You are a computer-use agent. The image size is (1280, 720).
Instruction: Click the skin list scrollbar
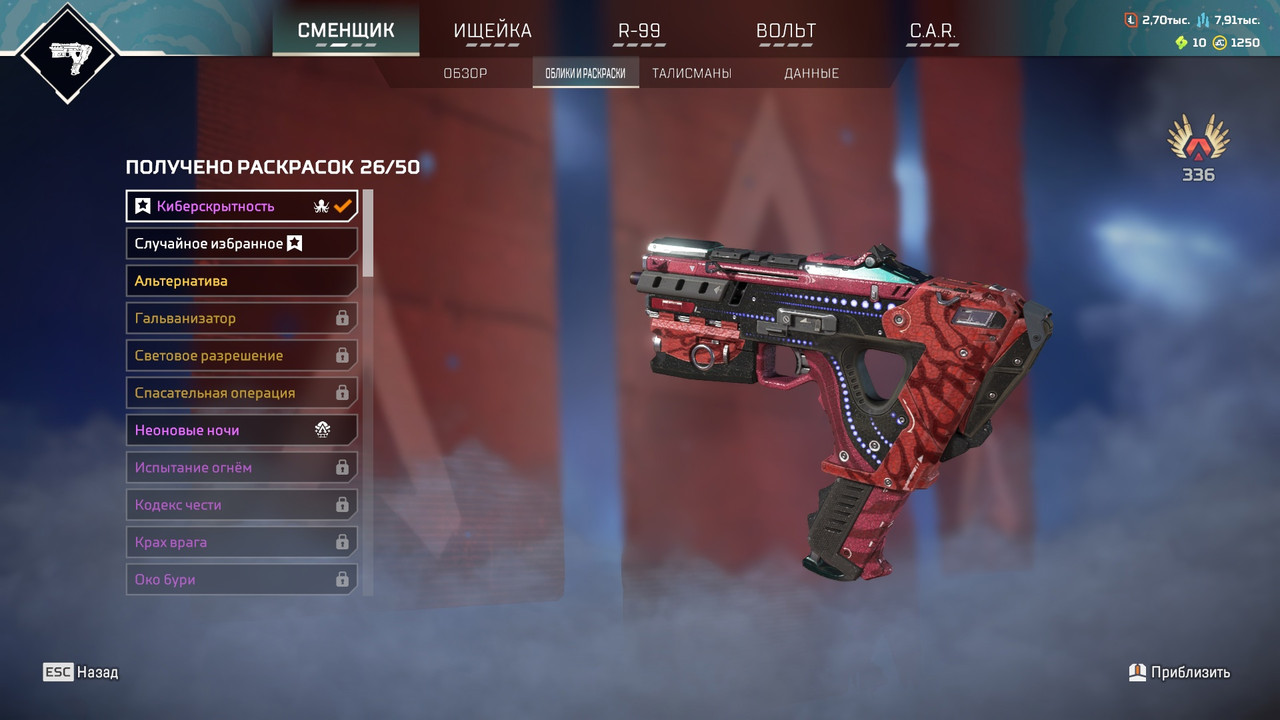pyautogui.click(x=368, y=233)
